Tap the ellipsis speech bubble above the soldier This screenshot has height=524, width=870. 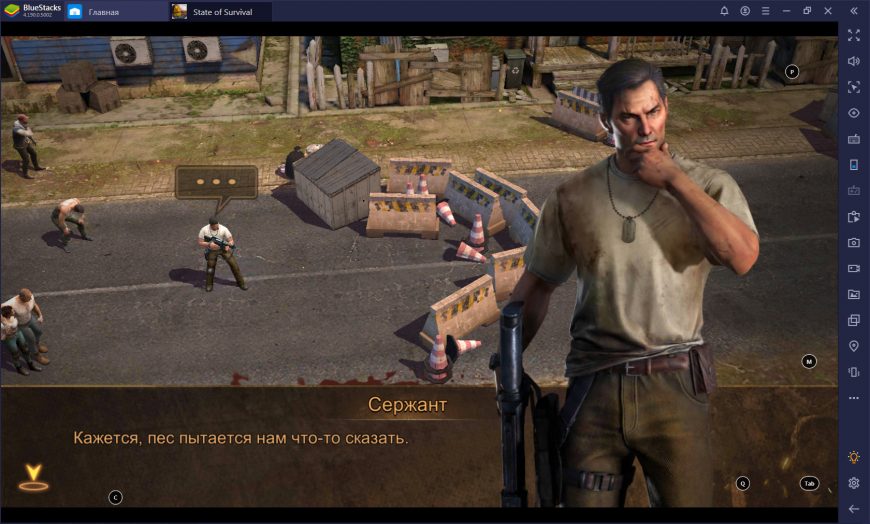click(216, 183)
